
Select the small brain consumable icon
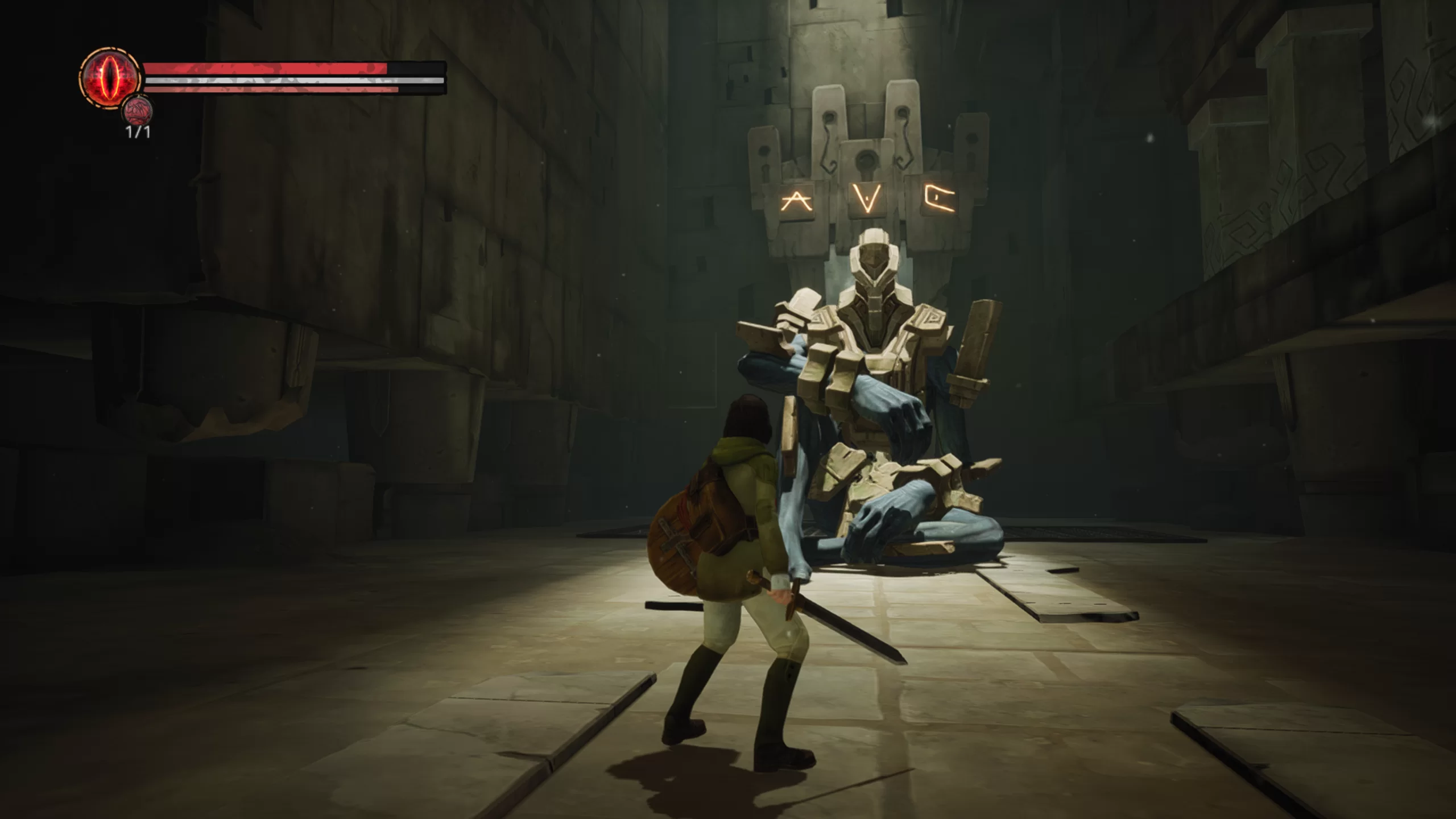click(x=138, y=110)
